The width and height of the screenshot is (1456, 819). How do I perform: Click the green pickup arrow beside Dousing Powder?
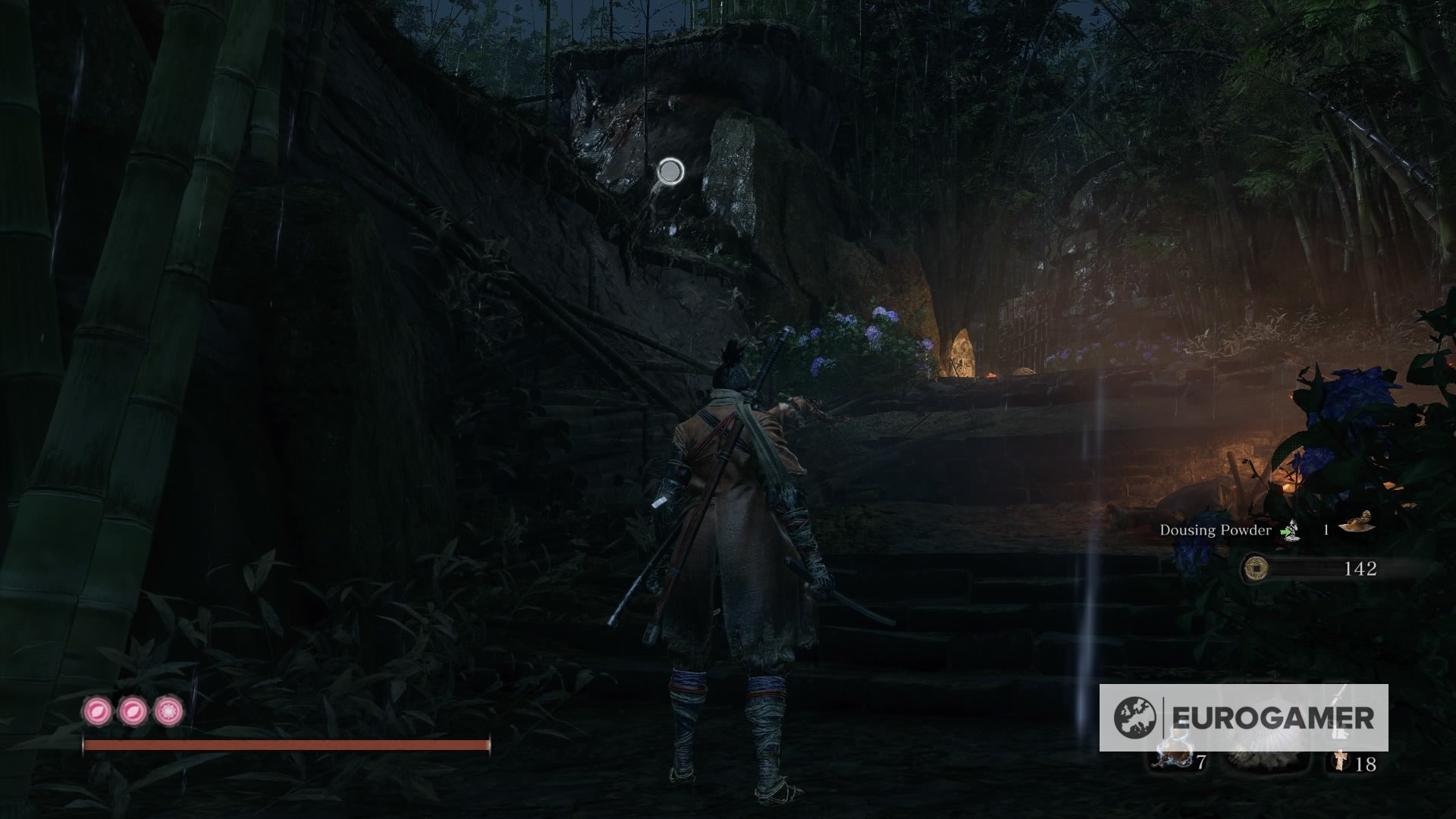(x=1286, y=531)
